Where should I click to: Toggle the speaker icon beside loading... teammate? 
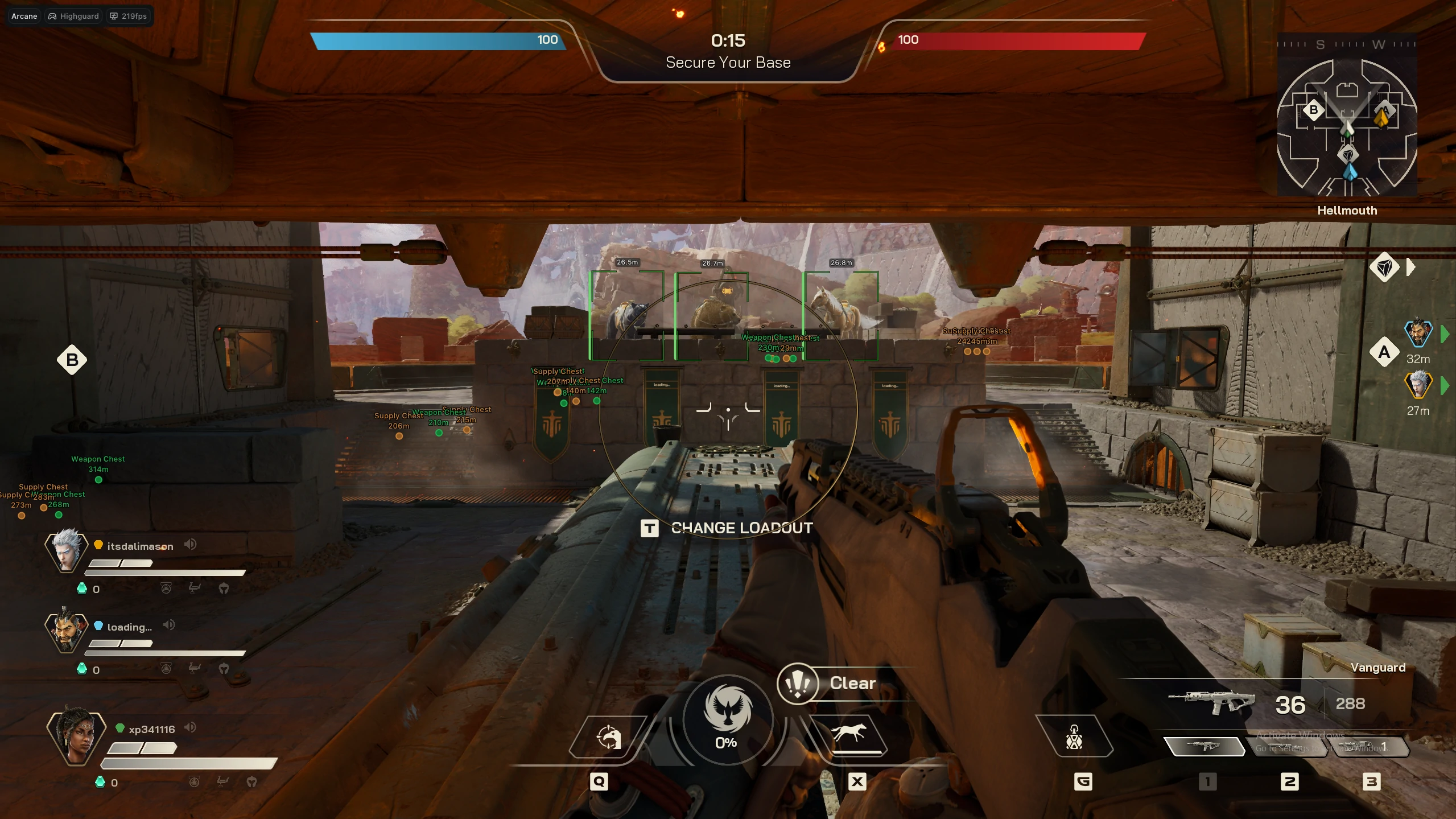169,625
